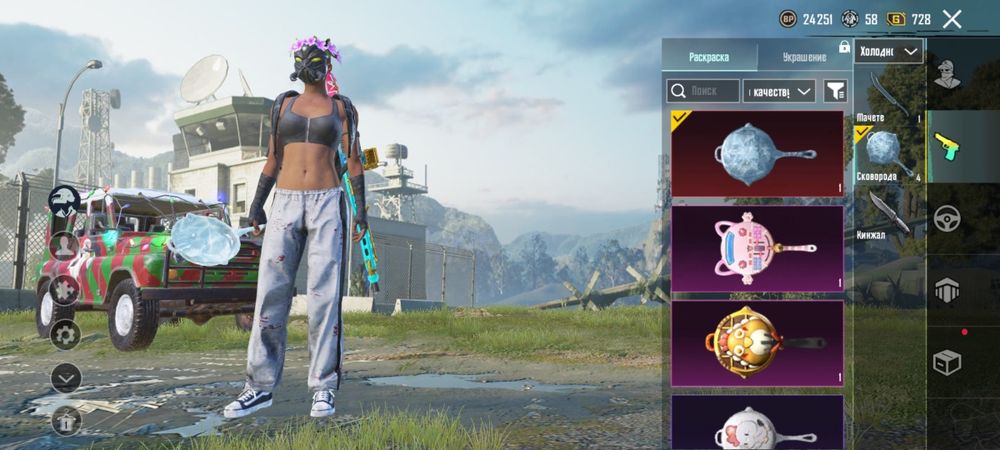Open the cube box category
1000x450 pixels.
coord(947,362)
